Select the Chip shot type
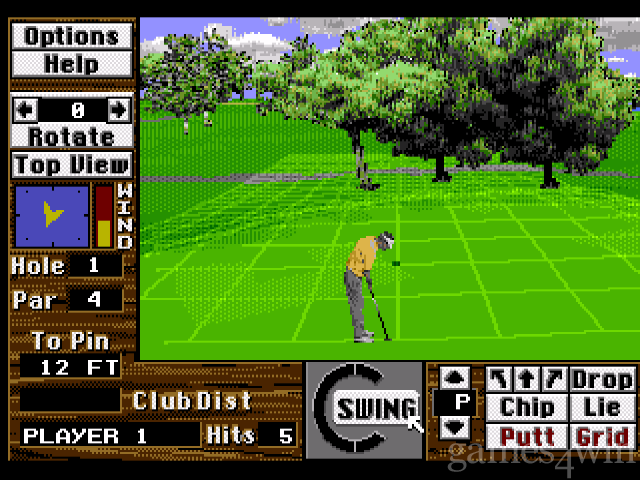 click(x=527, y=408)
